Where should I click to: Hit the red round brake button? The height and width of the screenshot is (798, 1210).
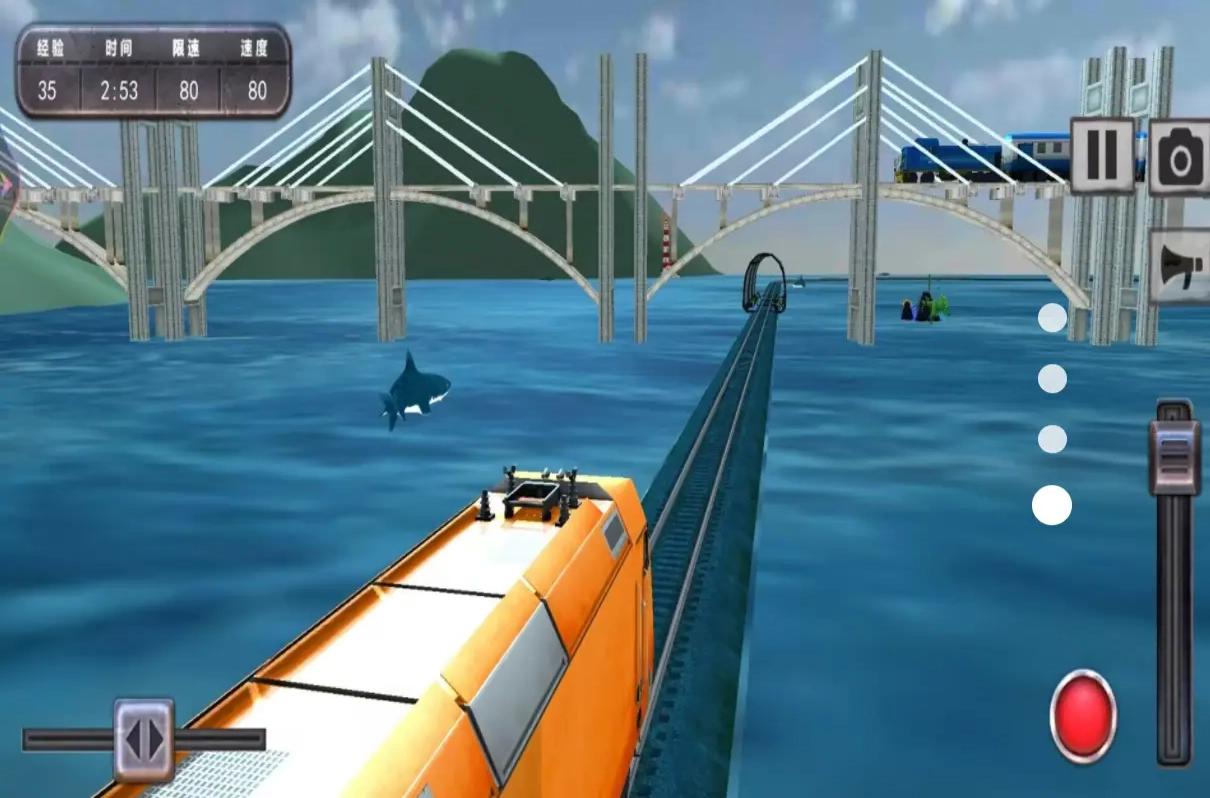tap(1083, 715)
